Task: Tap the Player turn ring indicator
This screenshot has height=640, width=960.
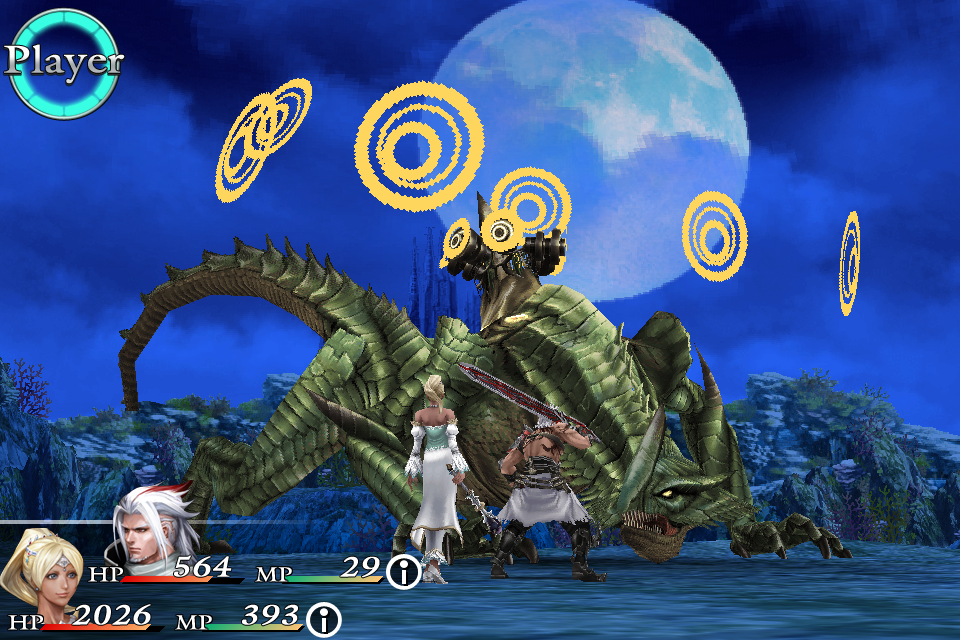Action: click(x=63, y=63)
